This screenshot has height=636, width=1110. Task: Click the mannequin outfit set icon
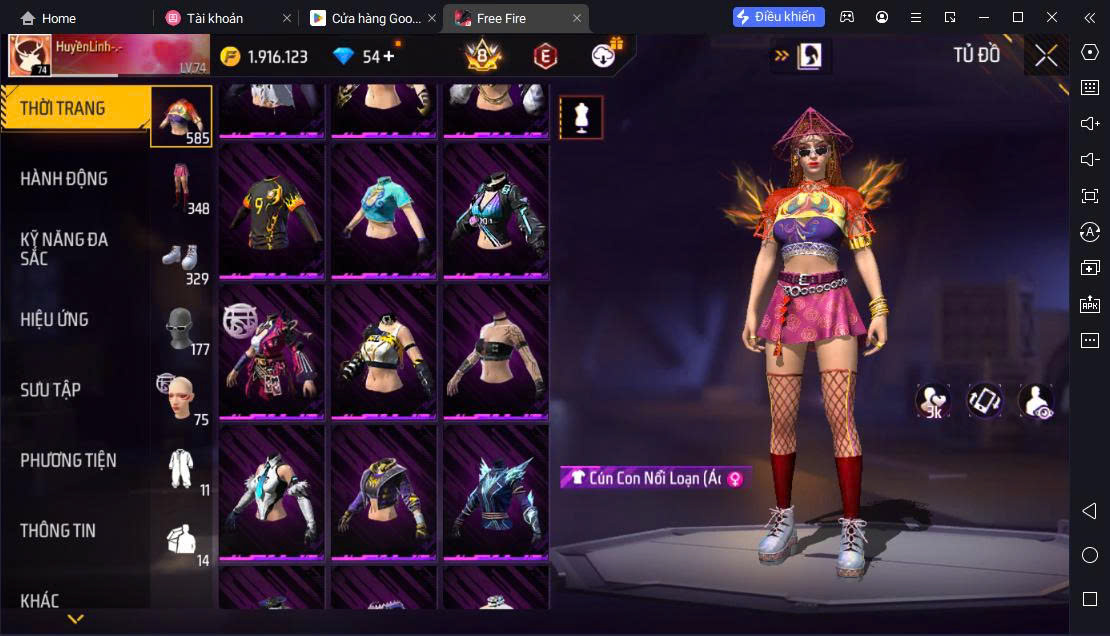pos(581,117)
